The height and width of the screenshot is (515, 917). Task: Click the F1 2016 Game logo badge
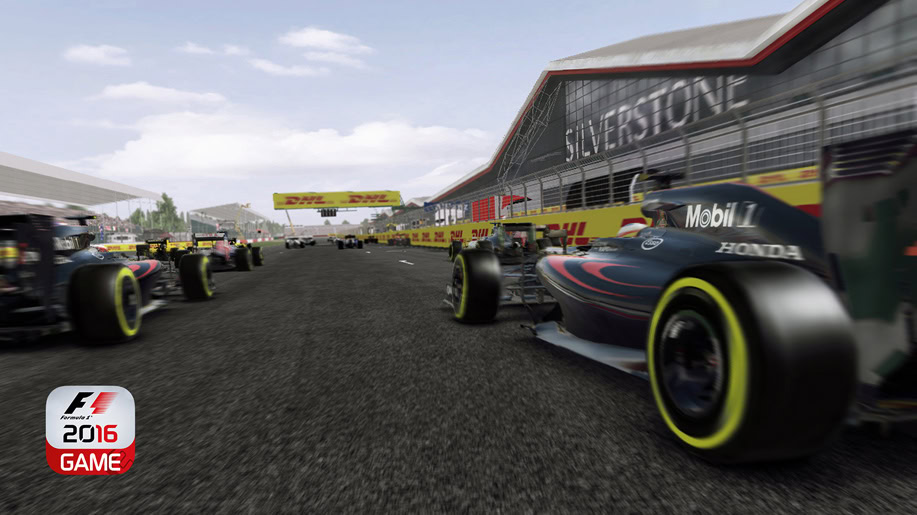(x=90, y=430)
